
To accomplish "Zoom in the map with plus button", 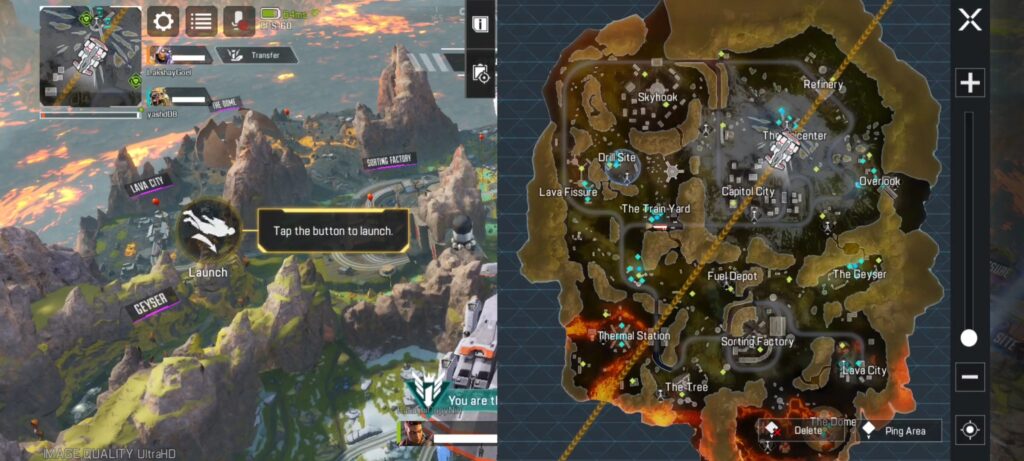I will coord(969,83).
